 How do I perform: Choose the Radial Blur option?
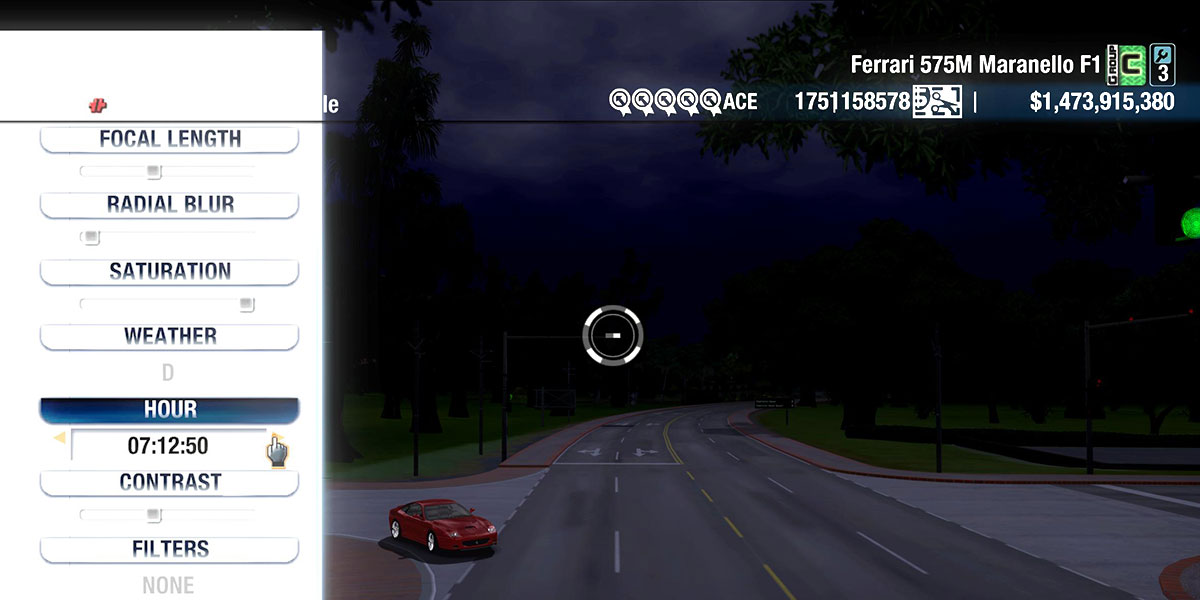coord(169,205)
